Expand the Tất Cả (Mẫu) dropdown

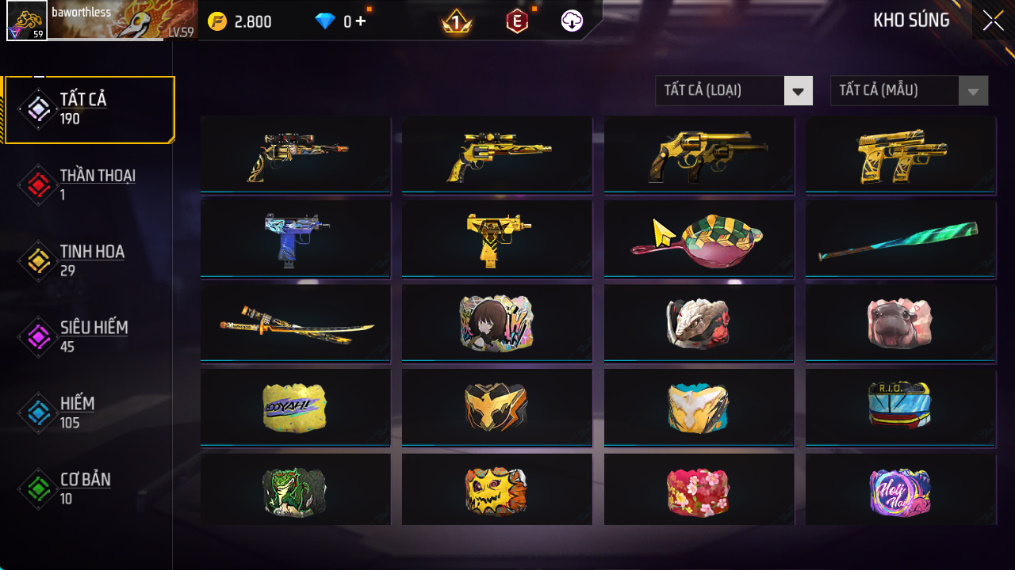click(x=908, y=91)
